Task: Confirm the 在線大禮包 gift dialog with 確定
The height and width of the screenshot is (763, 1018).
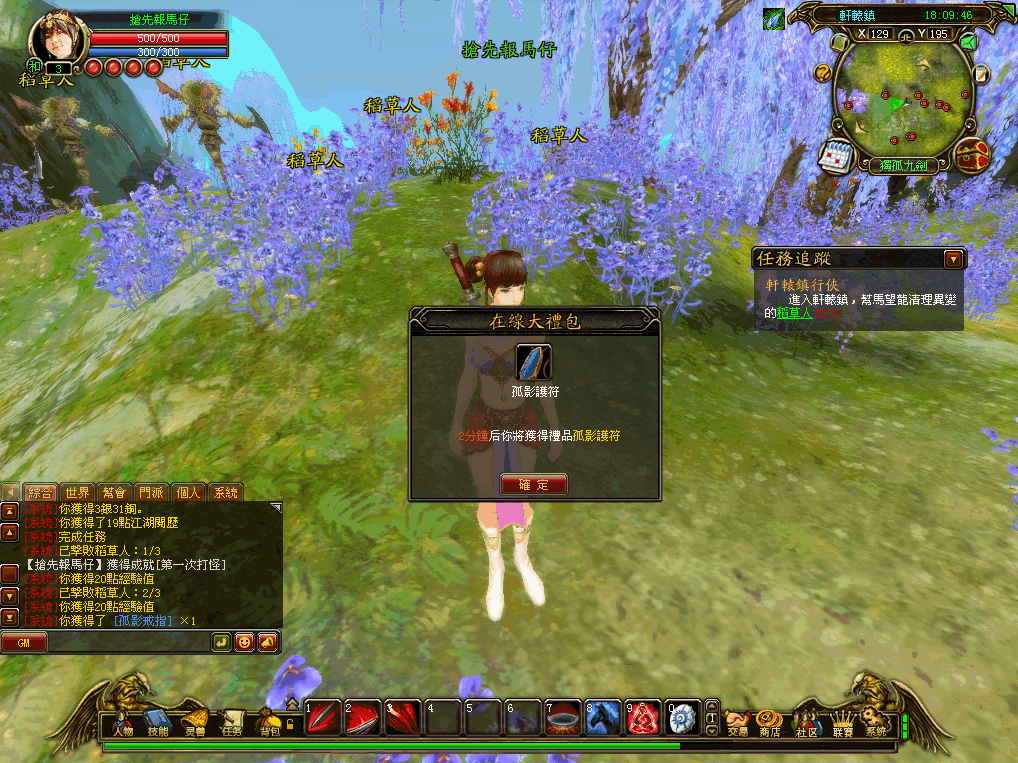Action: tap(533, 484)
